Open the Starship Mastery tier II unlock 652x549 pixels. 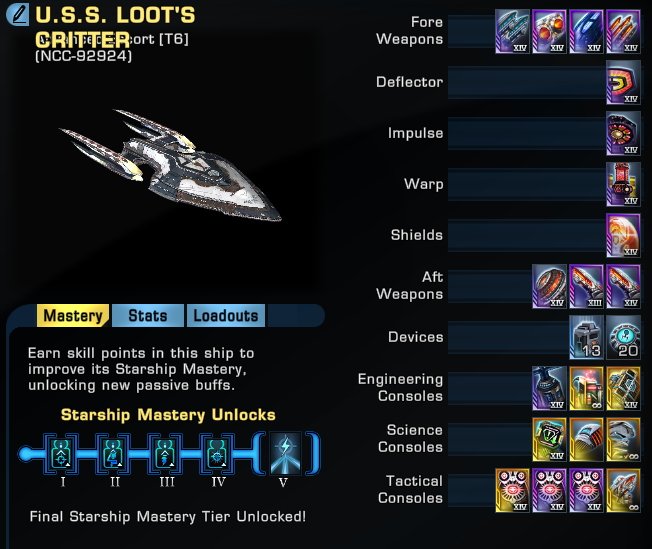pos(116,453)
